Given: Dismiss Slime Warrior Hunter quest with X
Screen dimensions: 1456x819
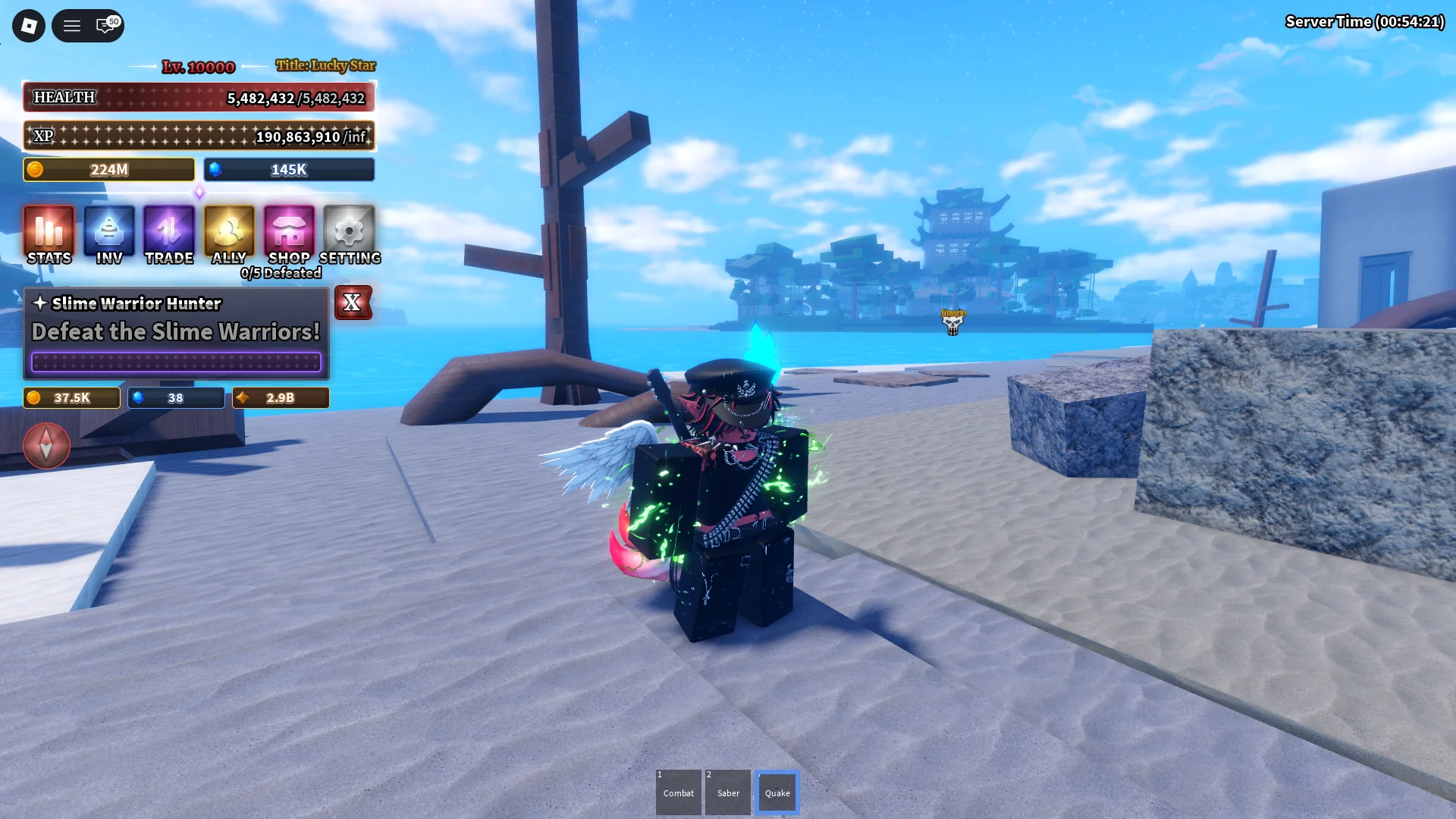Looking at the screenshot, I should [353, 303].
